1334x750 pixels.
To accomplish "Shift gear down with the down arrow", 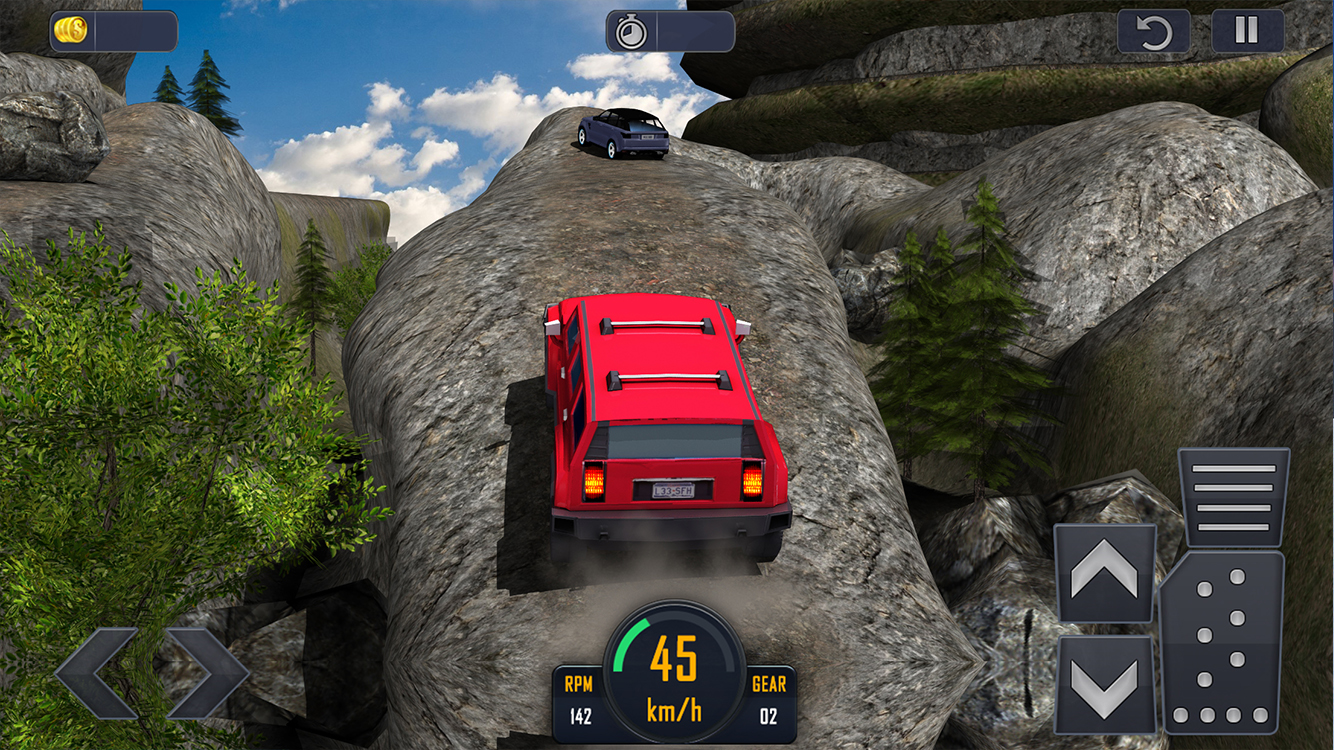I will point(1104,685).
